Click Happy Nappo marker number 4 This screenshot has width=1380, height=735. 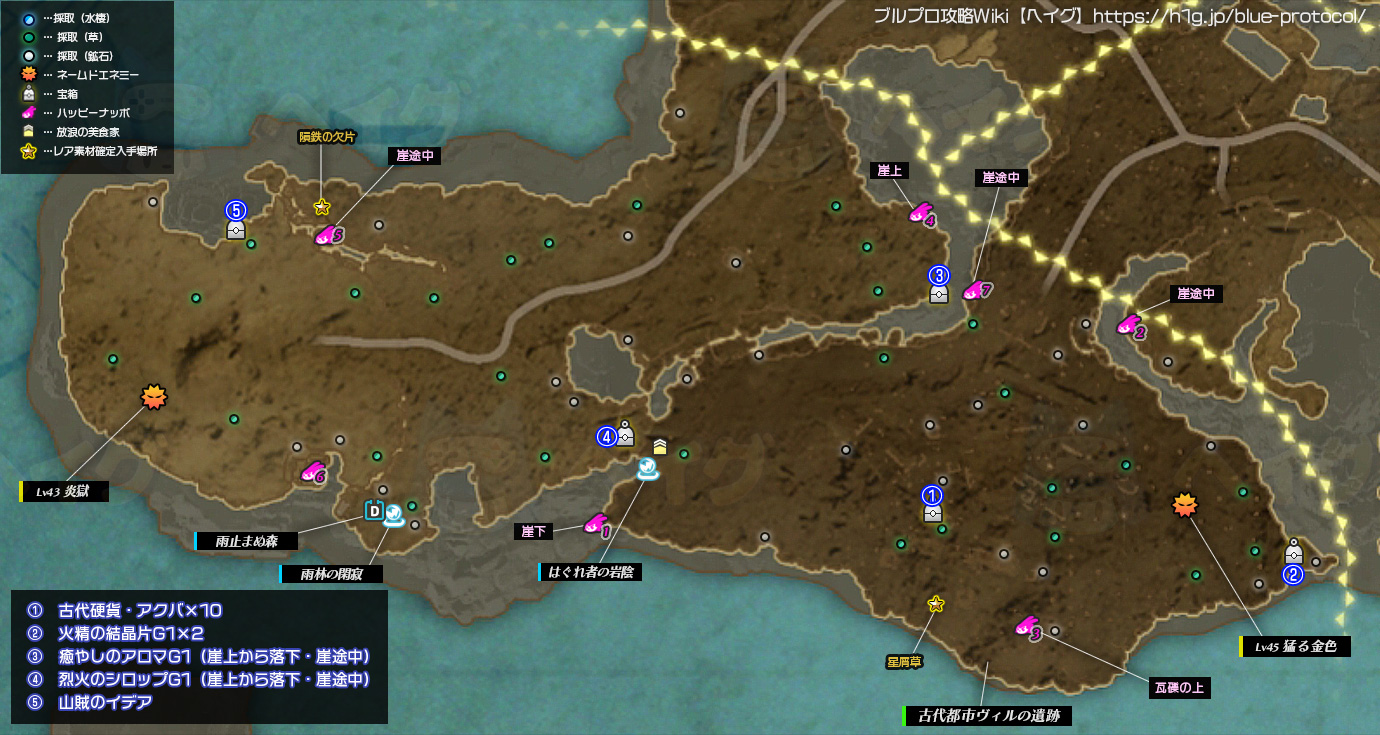(920, 213)
